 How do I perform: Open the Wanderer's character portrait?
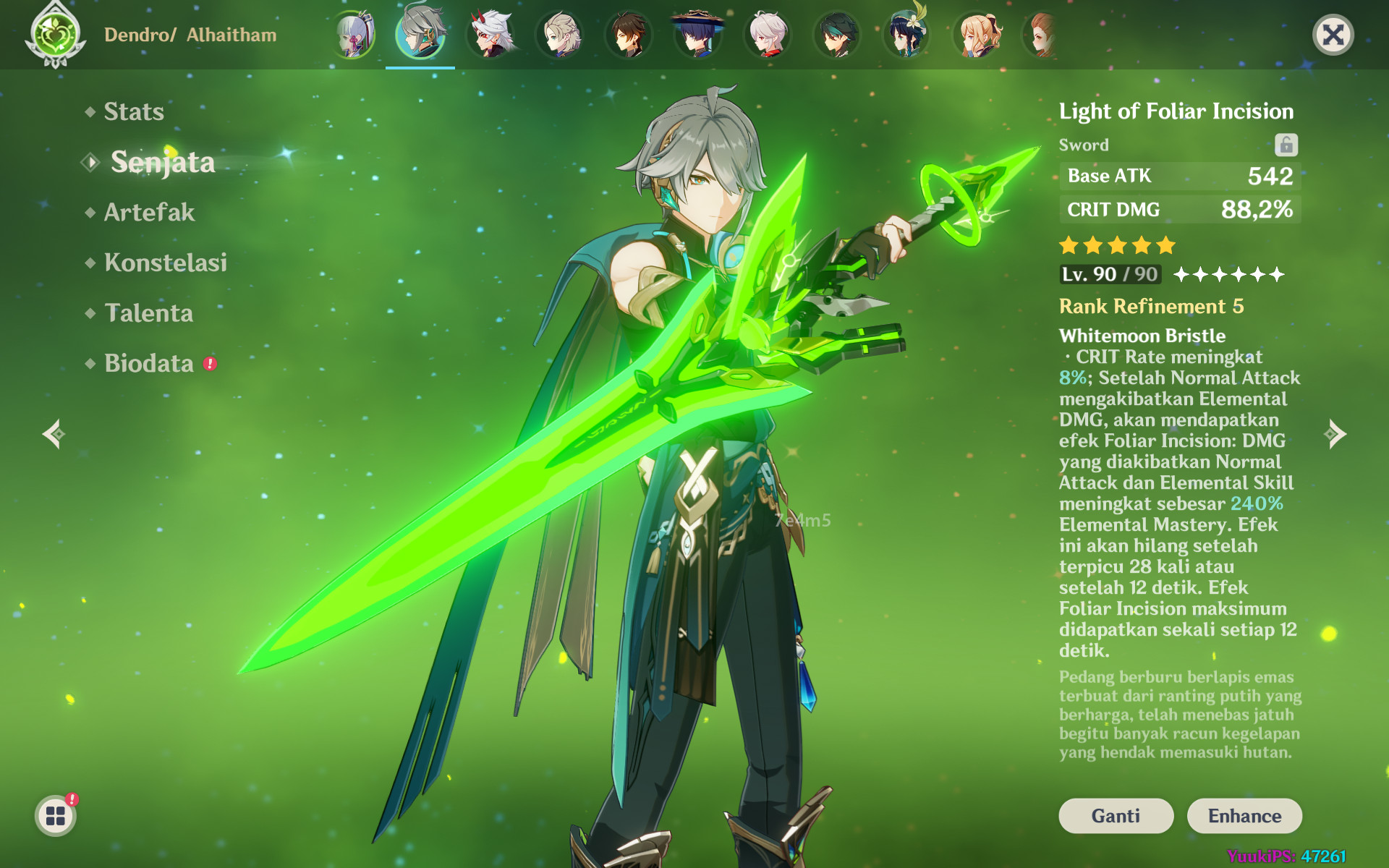698,34
